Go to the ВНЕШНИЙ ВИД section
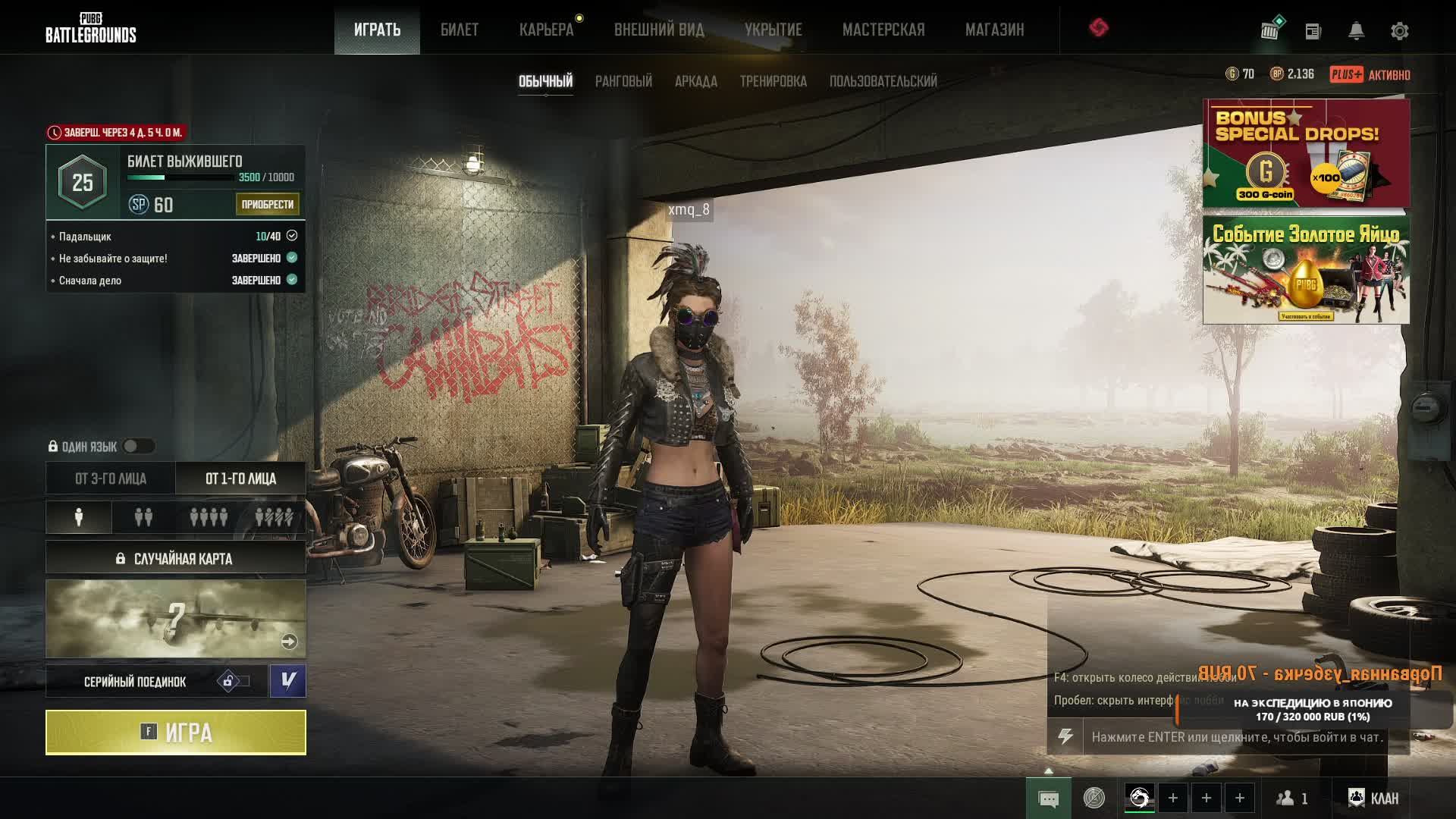Image resolution: width=1456 pixels, height=819 pixels. [659, 30]
